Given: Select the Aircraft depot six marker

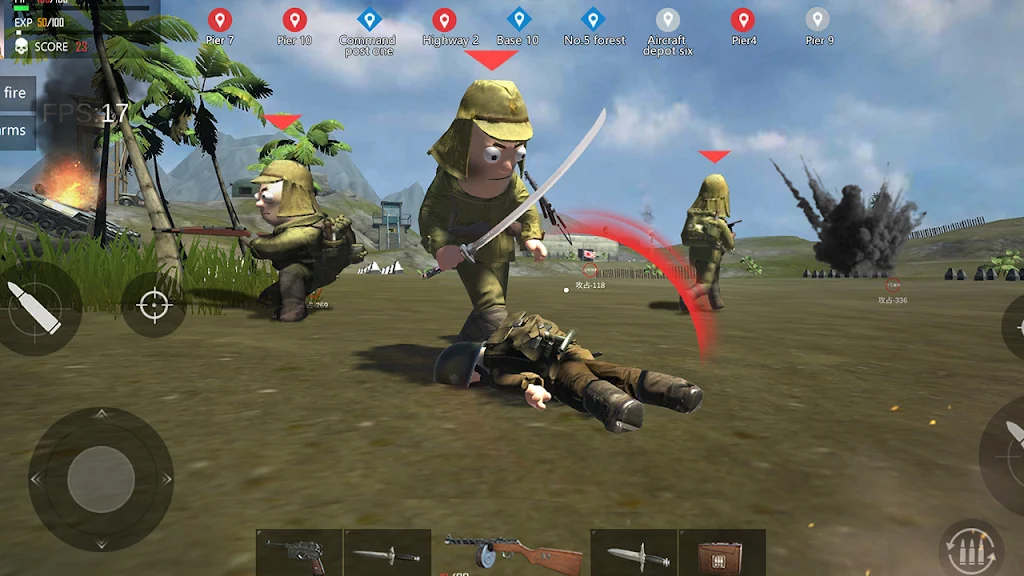Looking at the screenshot, I should [667, 20].
